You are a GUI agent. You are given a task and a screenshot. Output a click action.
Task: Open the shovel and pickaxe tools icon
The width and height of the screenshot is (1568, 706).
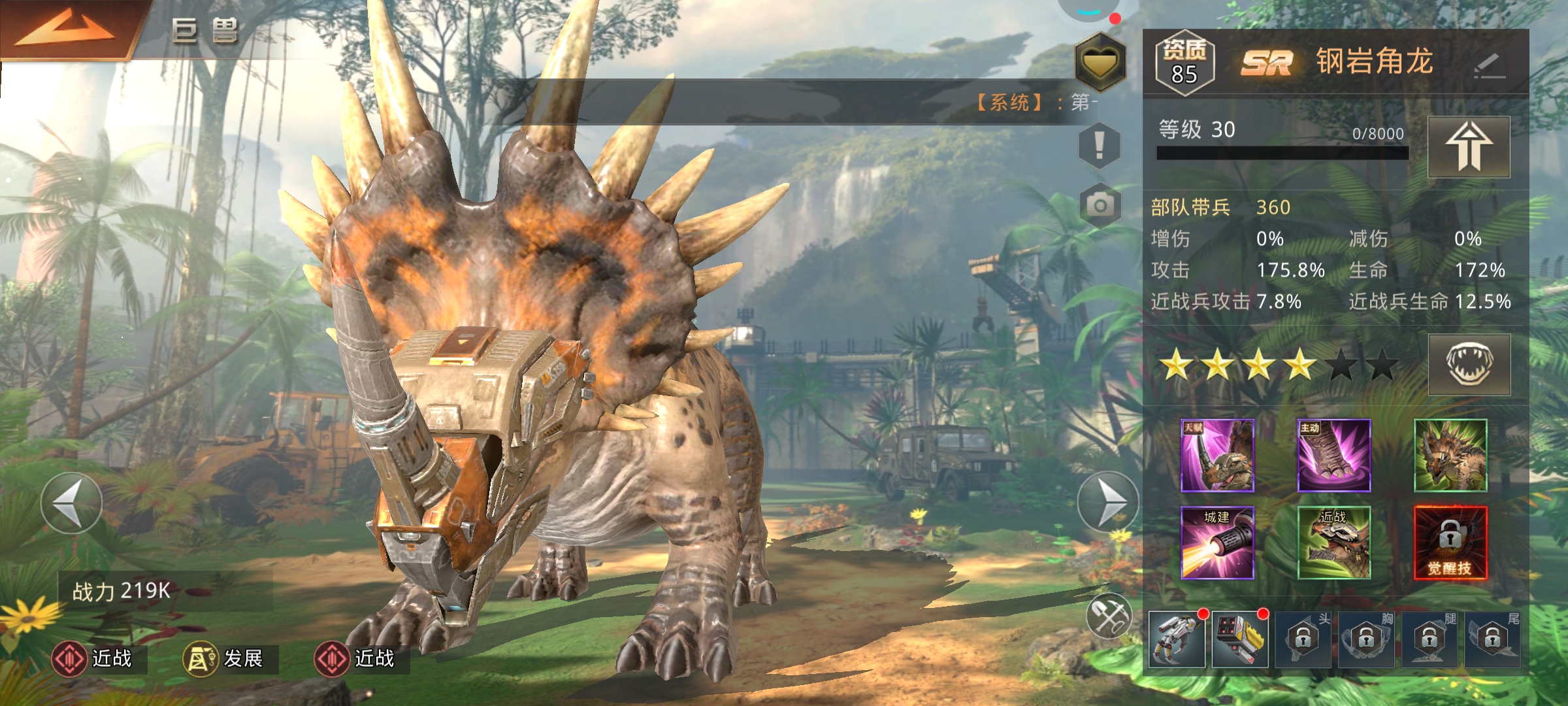coord(1109,616)
